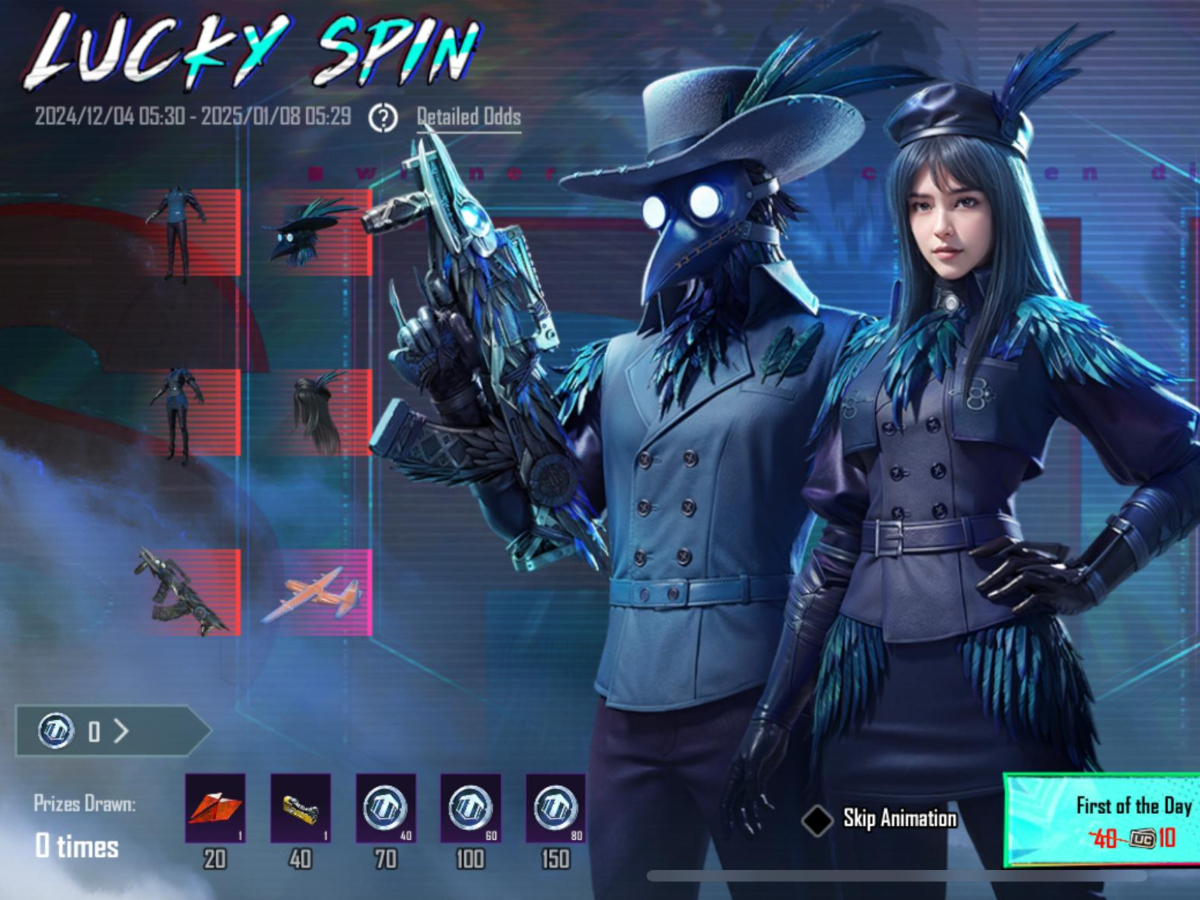Click the question mark help icon
Viewport: 1200px width, 900px height.
pos(383,117)
